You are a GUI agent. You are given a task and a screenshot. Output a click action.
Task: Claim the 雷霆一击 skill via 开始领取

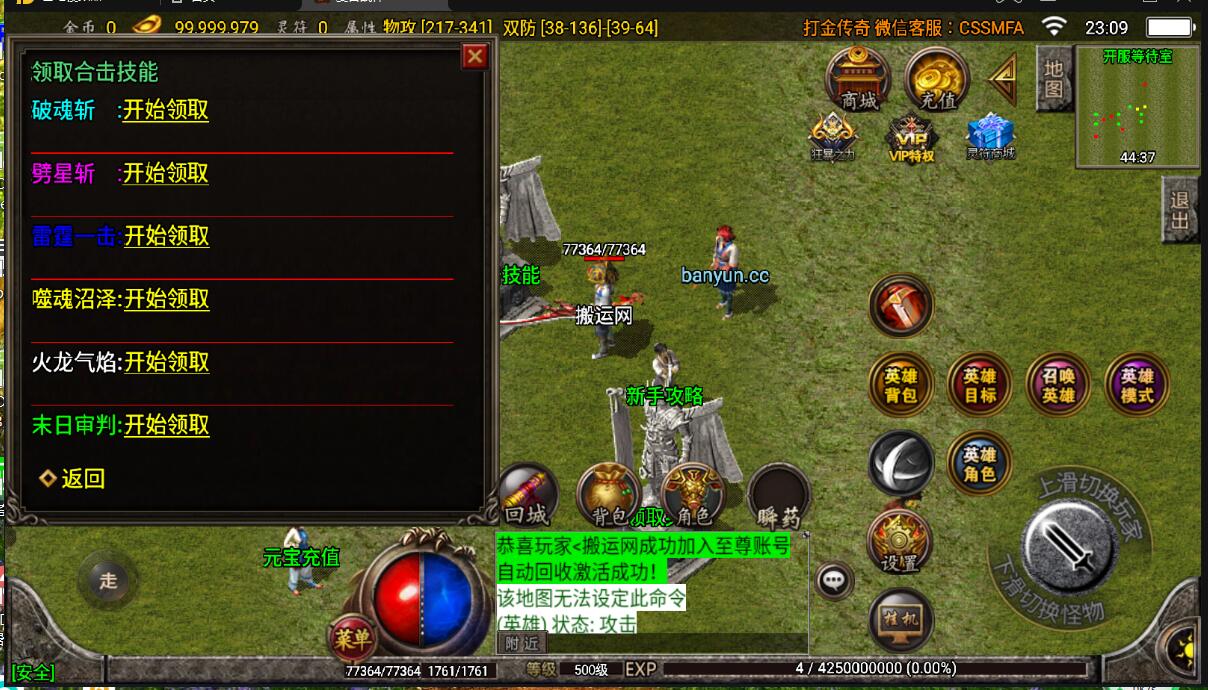166,236
